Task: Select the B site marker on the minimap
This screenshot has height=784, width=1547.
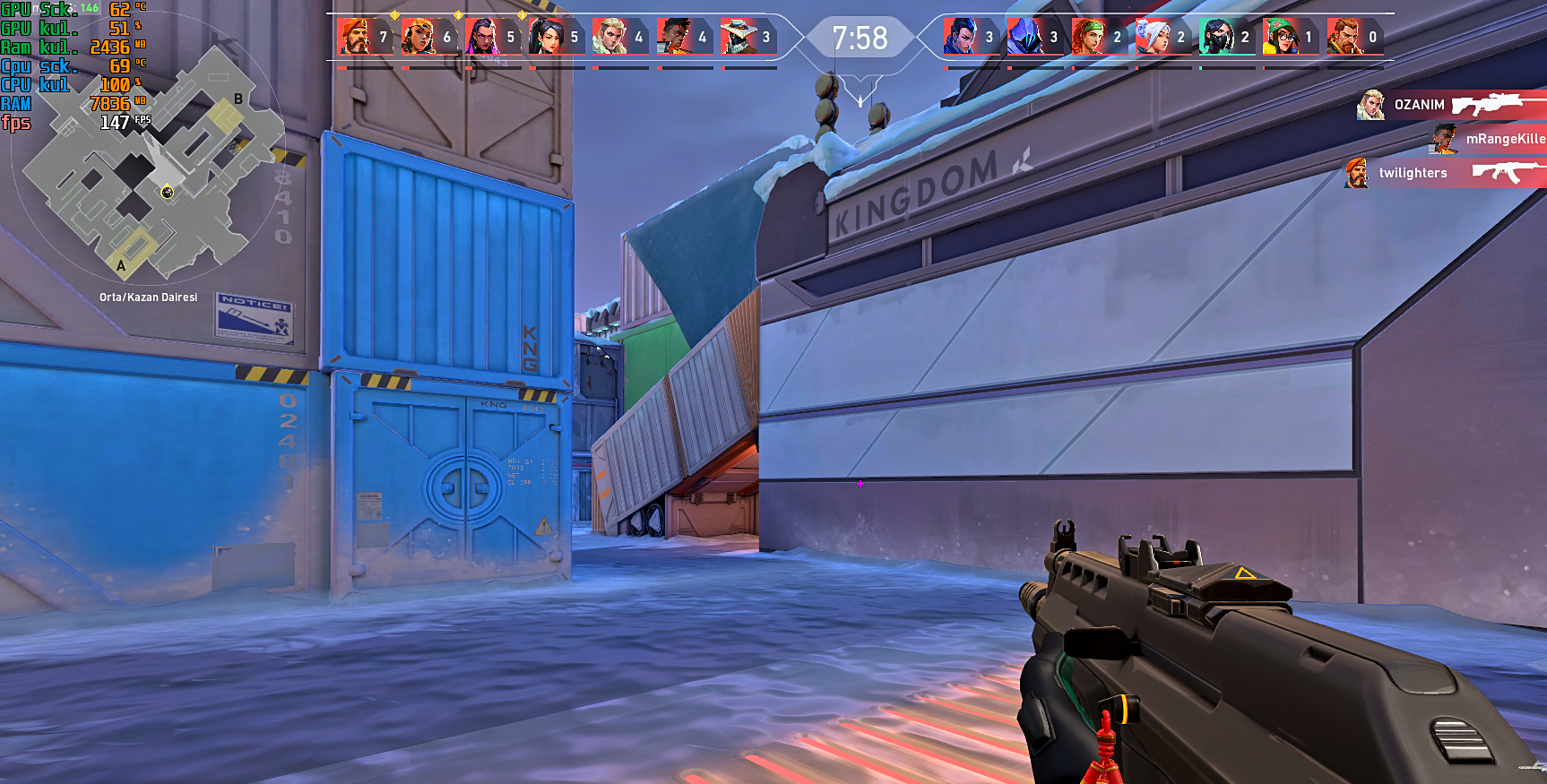Action: coord(238,99)
